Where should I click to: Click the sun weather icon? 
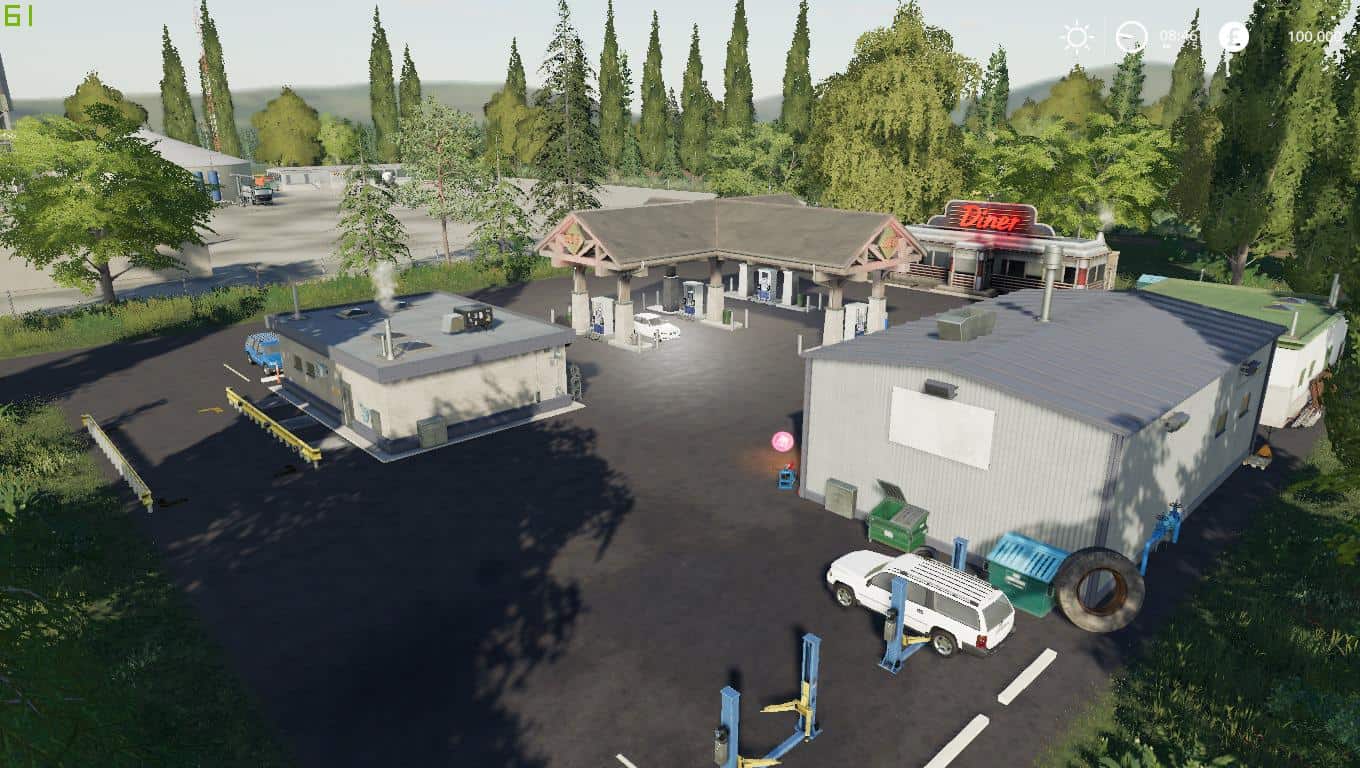pos(1077,37)
